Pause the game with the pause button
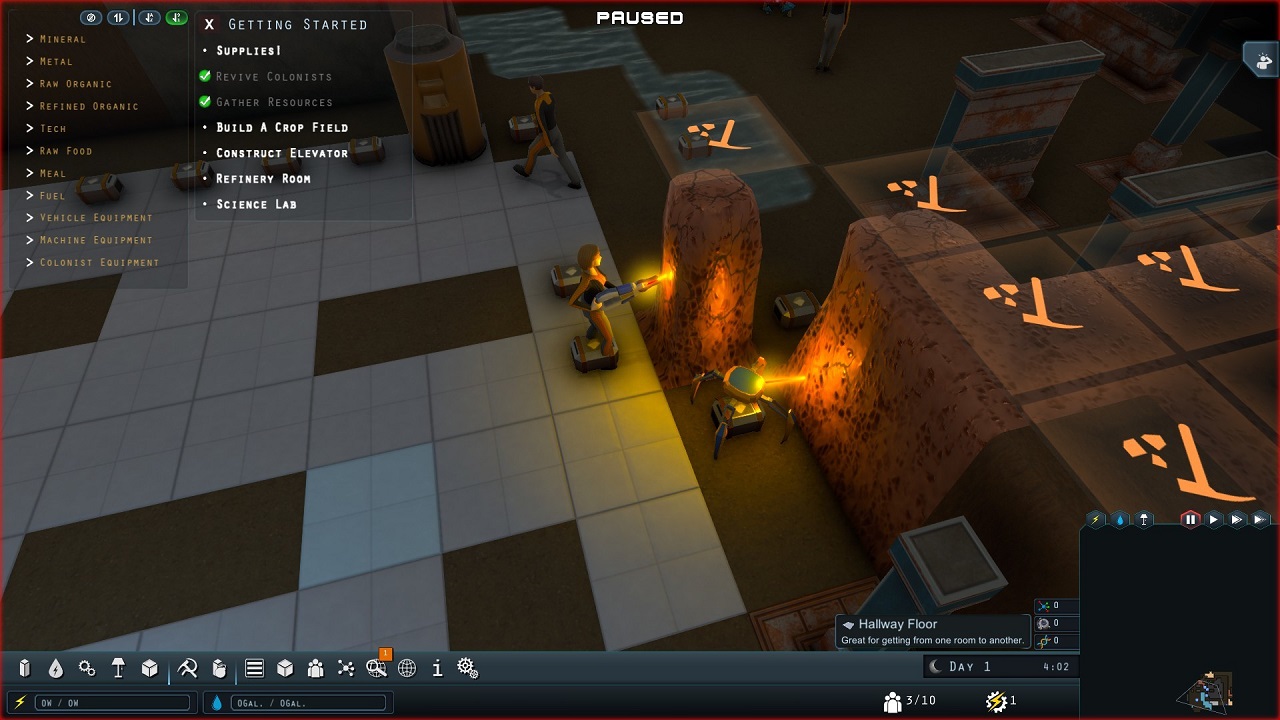Screen dimensions: 1280x720 click(1190, 519)
